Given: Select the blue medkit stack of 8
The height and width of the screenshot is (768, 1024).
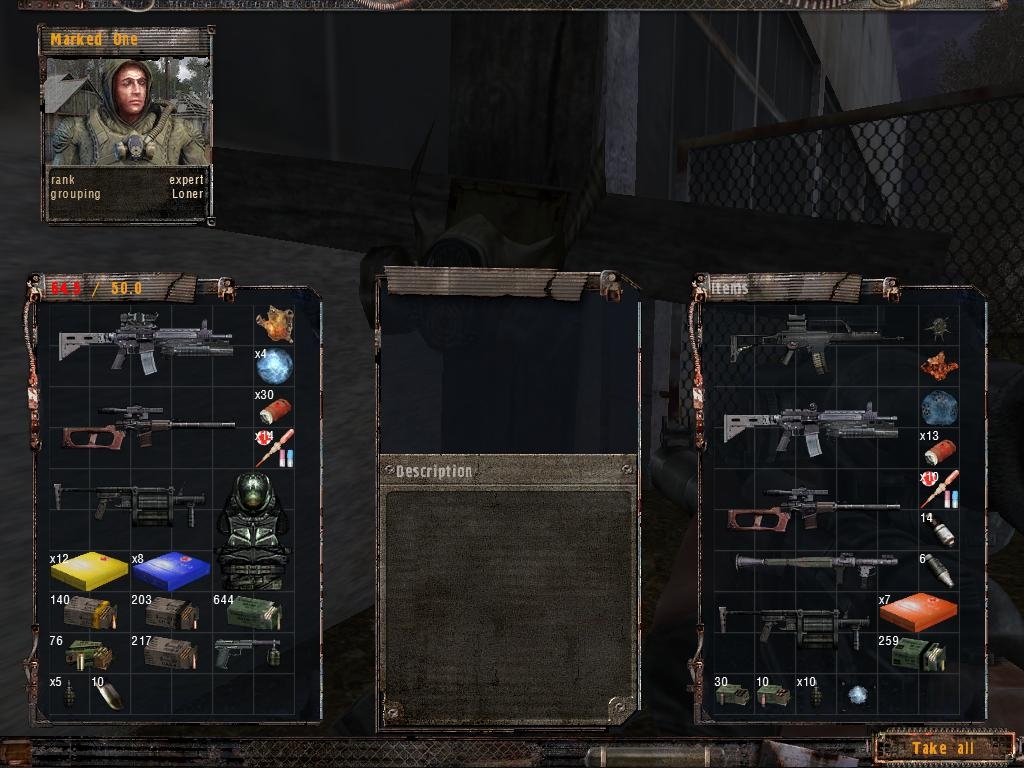Looking at the screenshot, I should (x=171, y=571).
